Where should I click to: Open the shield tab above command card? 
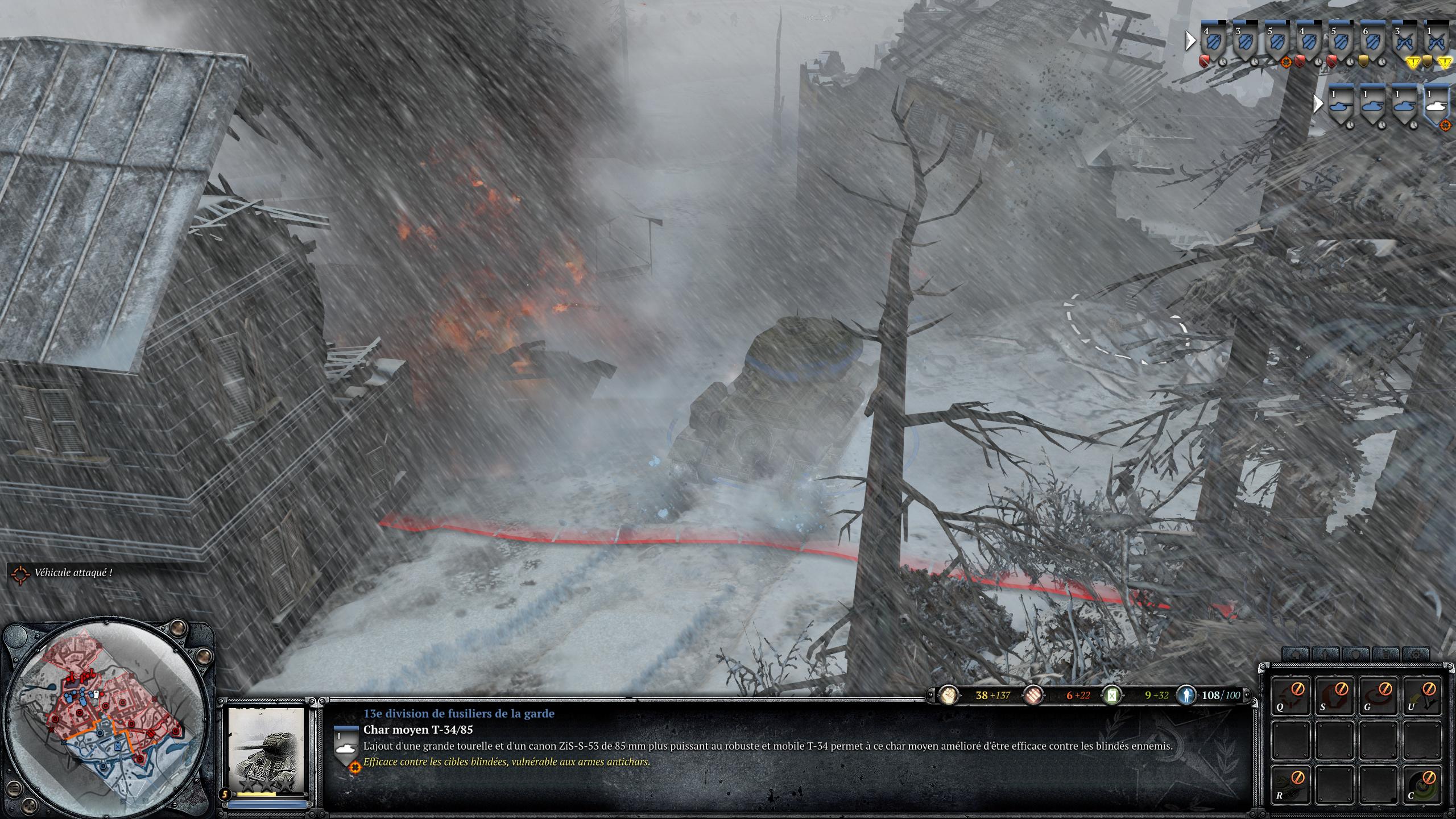coord(1356,654)
